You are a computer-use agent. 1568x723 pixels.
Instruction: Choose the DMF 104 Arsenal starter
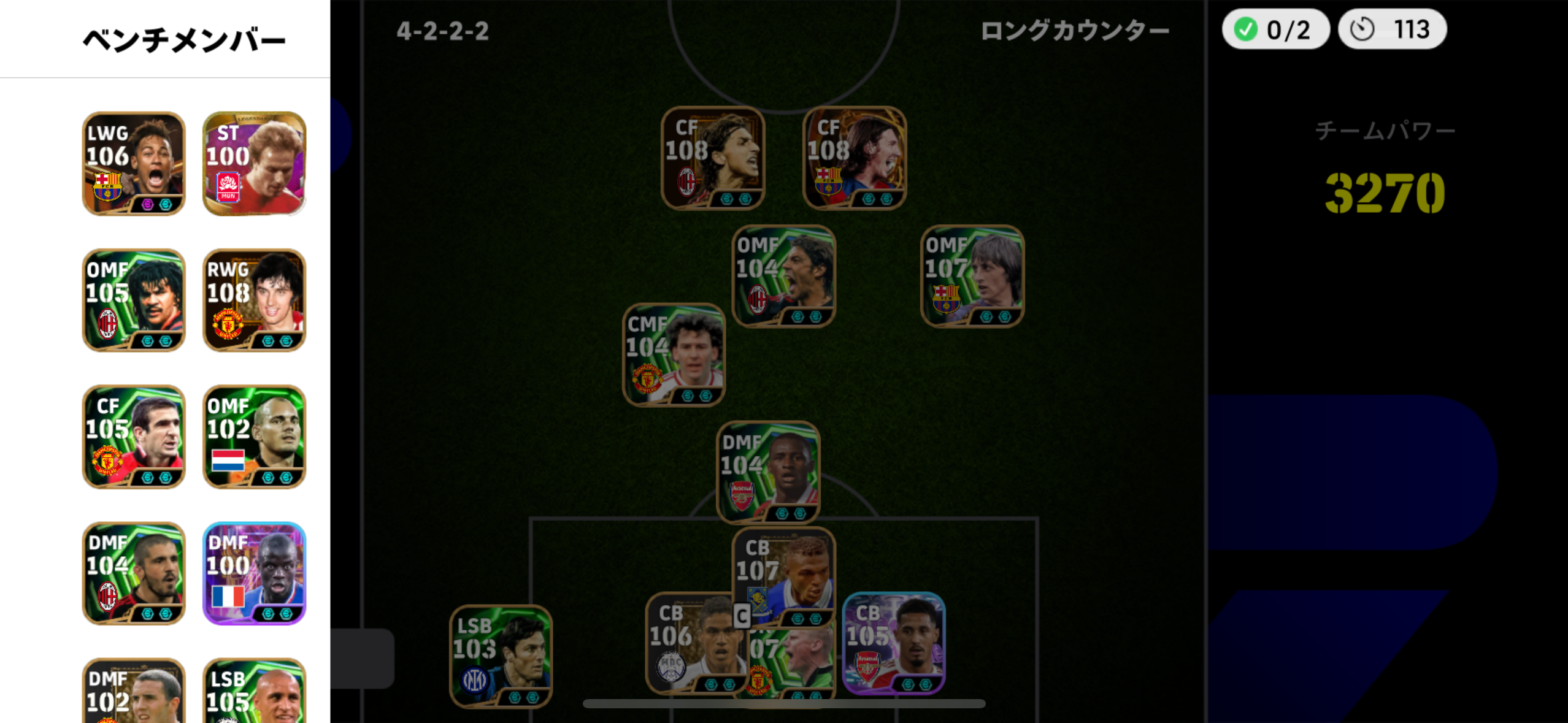click(x=767, y=472)
